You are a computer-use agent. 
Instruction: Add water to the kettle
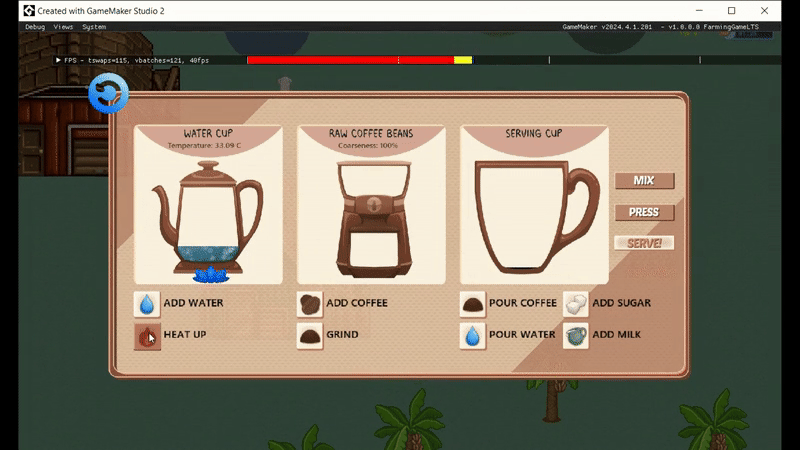click(147, 303)
